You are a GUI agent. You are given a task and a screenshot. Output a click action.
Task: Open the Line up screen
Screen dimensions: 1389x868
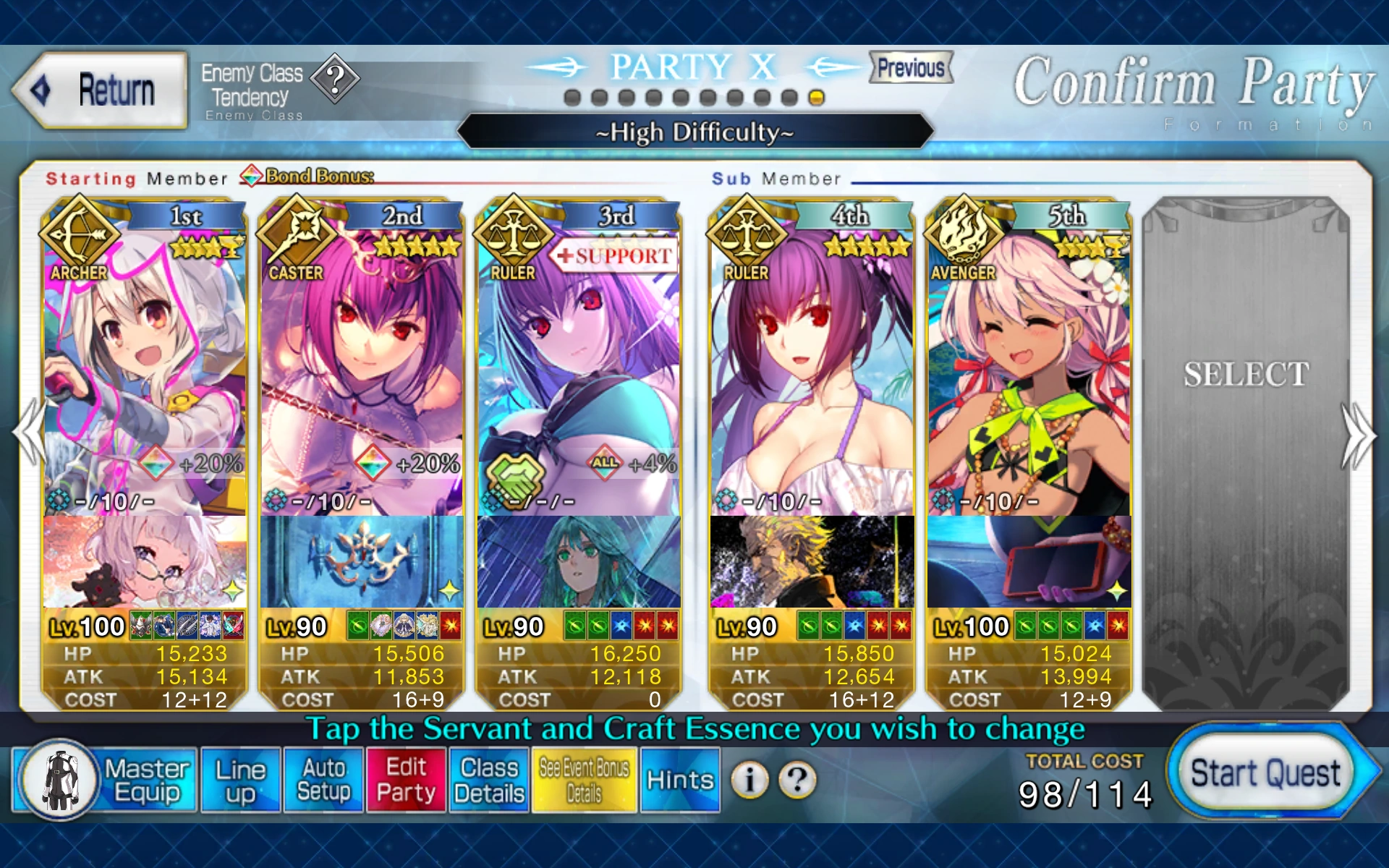(241, 780)
